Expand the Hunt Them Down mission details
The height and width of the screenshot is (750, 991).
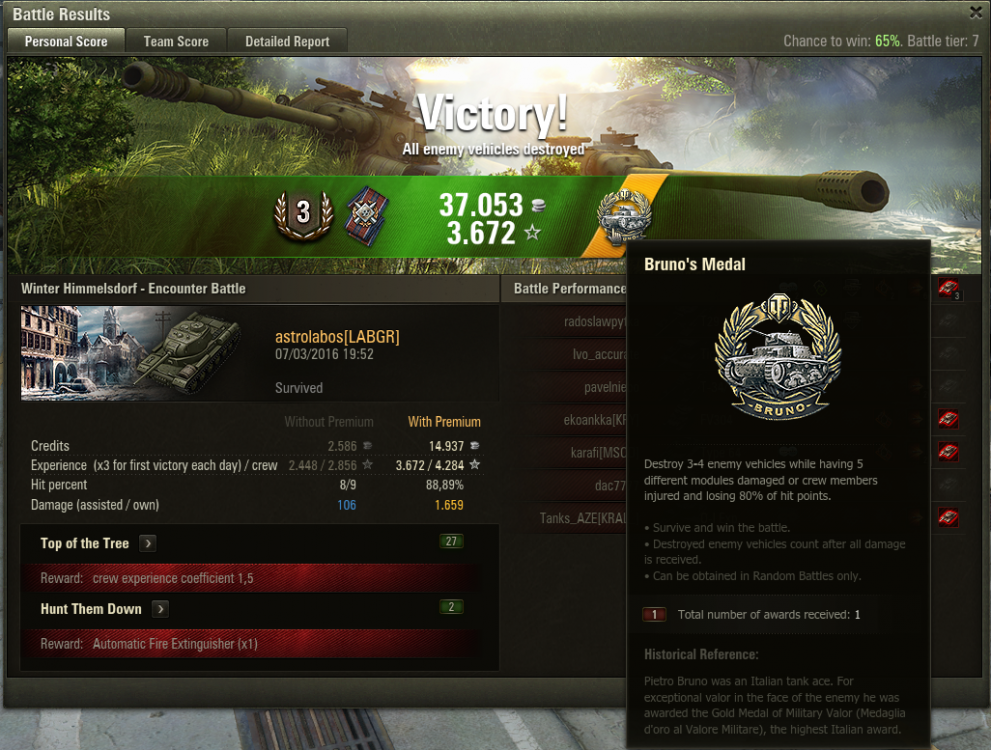pyautogui.click(x=160, y=609)
